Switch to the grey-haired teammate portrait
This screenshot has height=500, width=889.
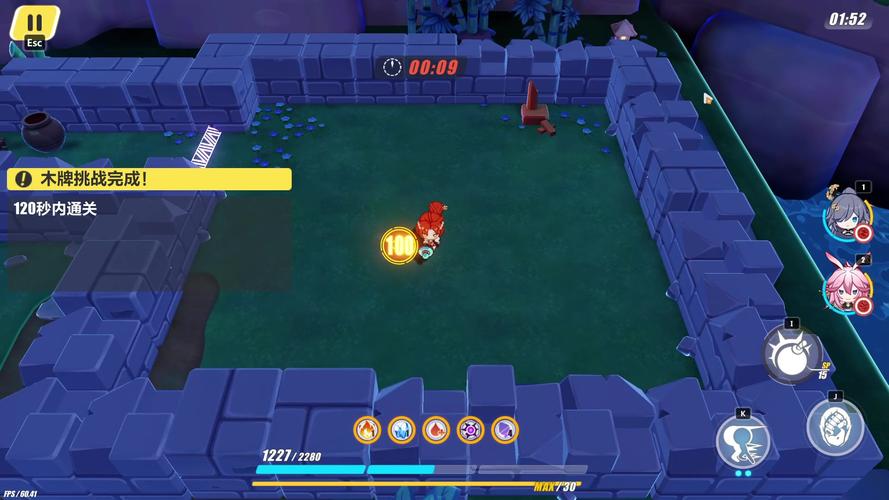(x=845, y=212)
